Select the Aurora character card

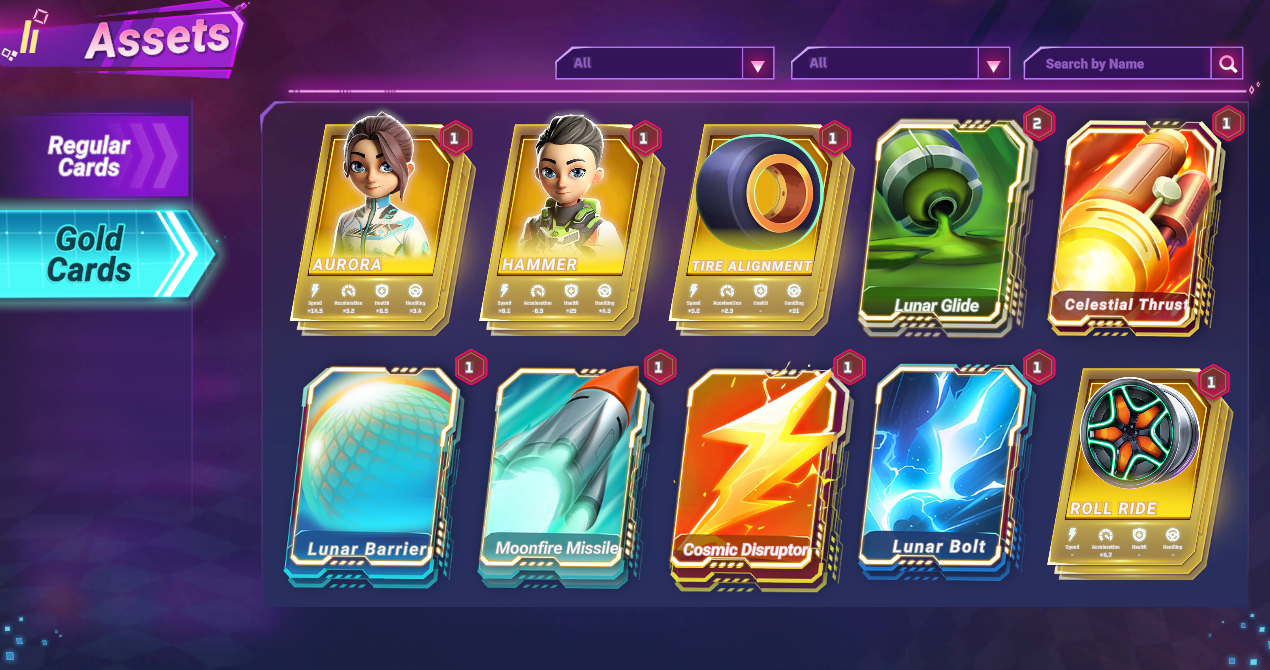382,225
